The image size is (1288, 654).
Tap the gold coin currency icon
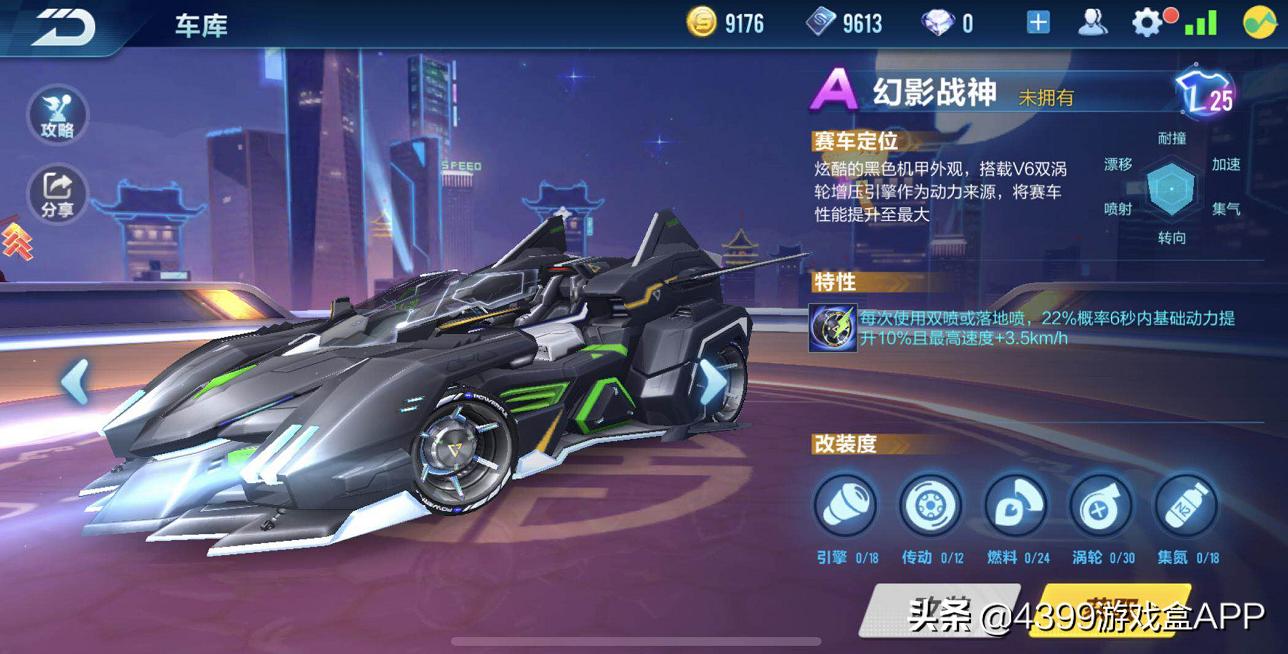tap(702, 23)
